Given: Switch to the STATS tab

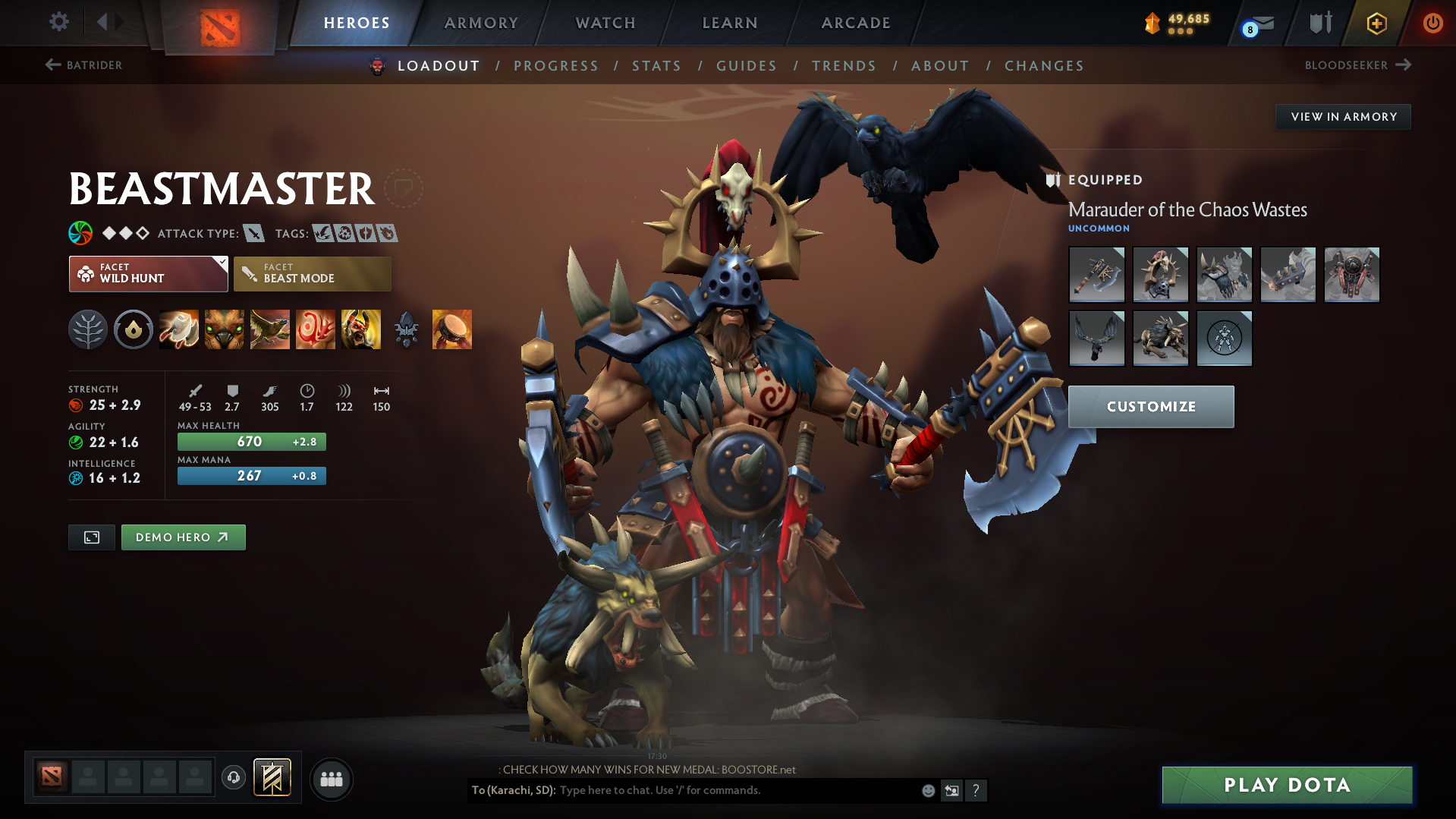Looking at the screenshot, I should [656, 65].
